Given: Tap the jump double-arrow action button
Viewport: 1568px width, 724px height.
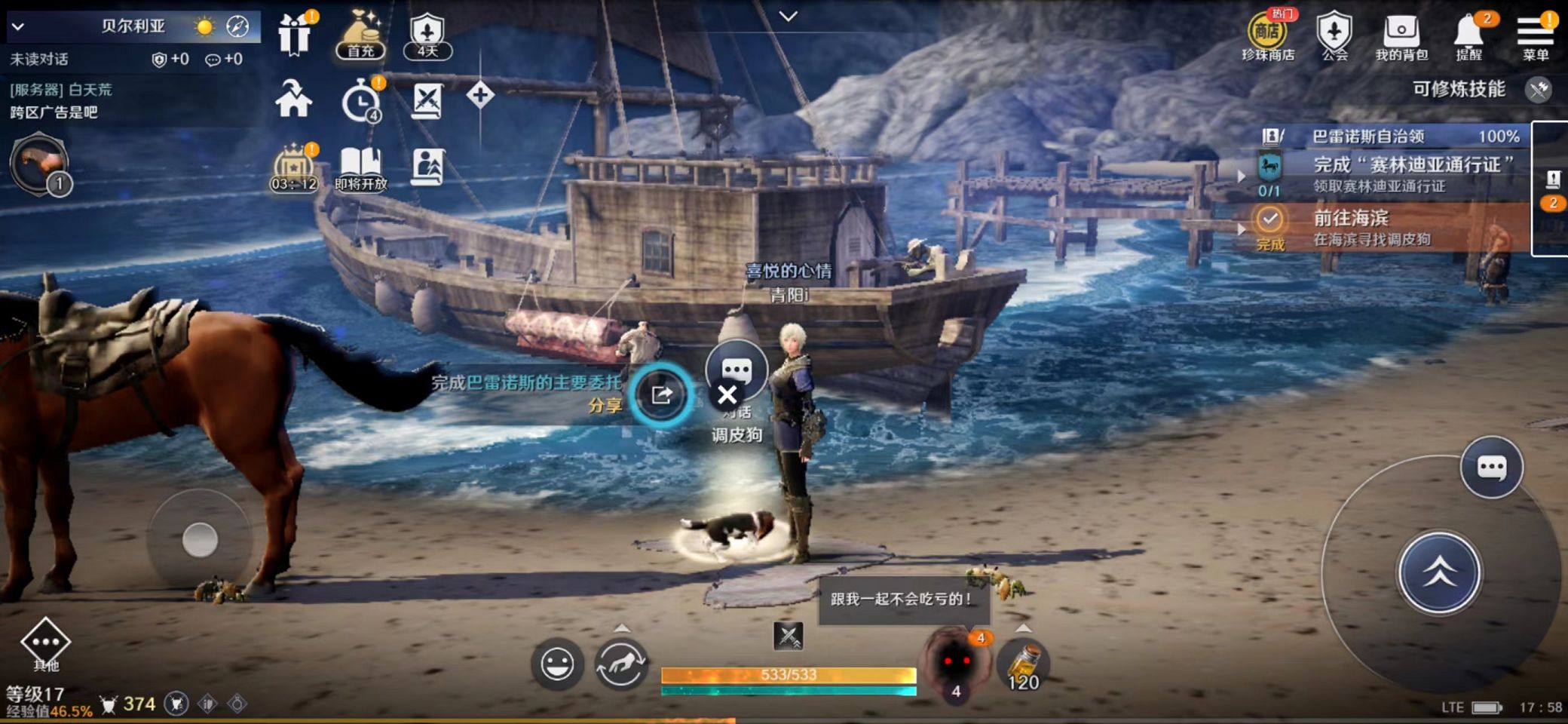Looking at the screenshot, I should click(x=1439, y=572).
